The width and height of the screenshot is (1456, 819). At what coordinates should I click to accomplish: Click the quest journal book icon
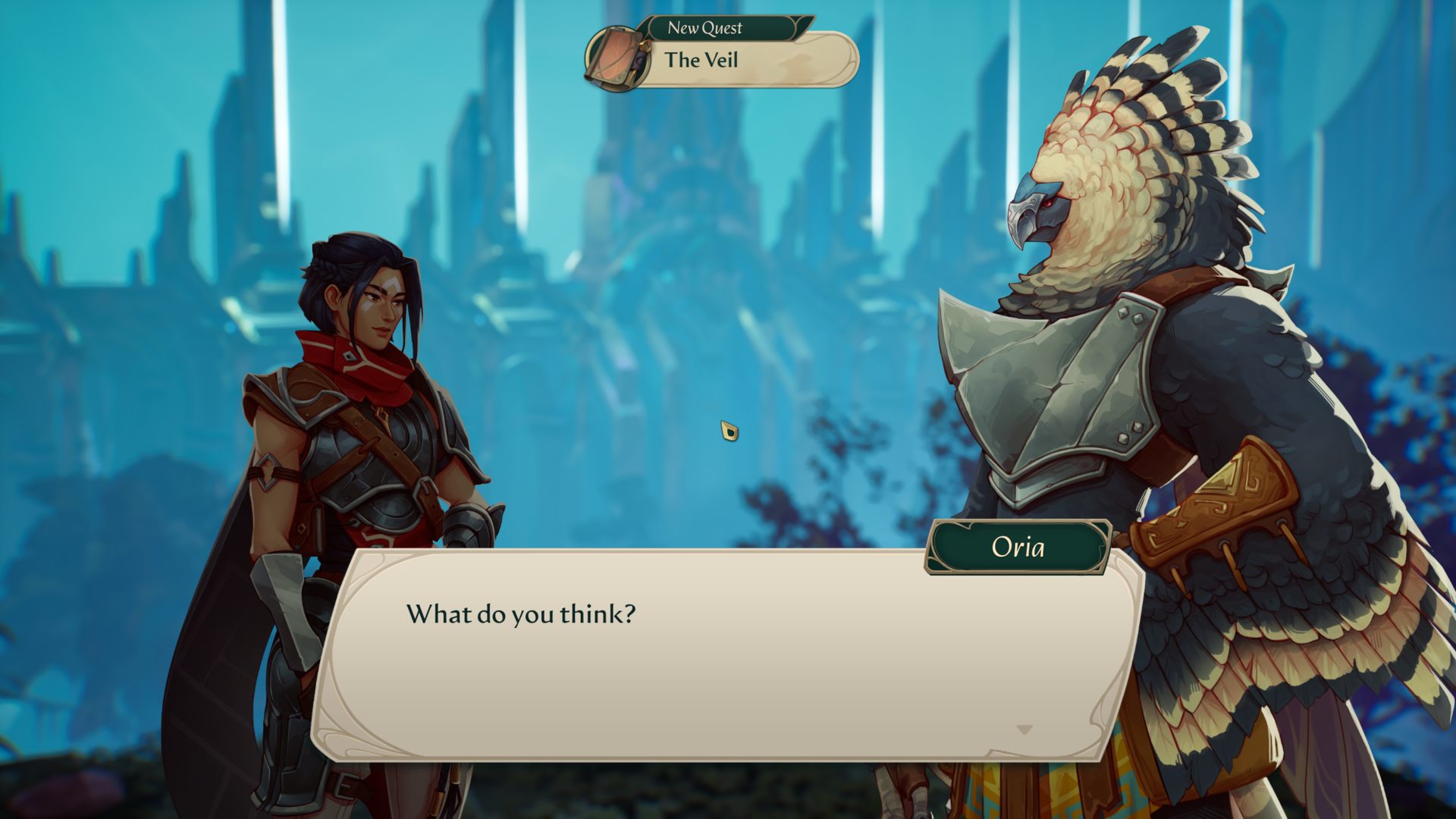[x=617, y=57]
